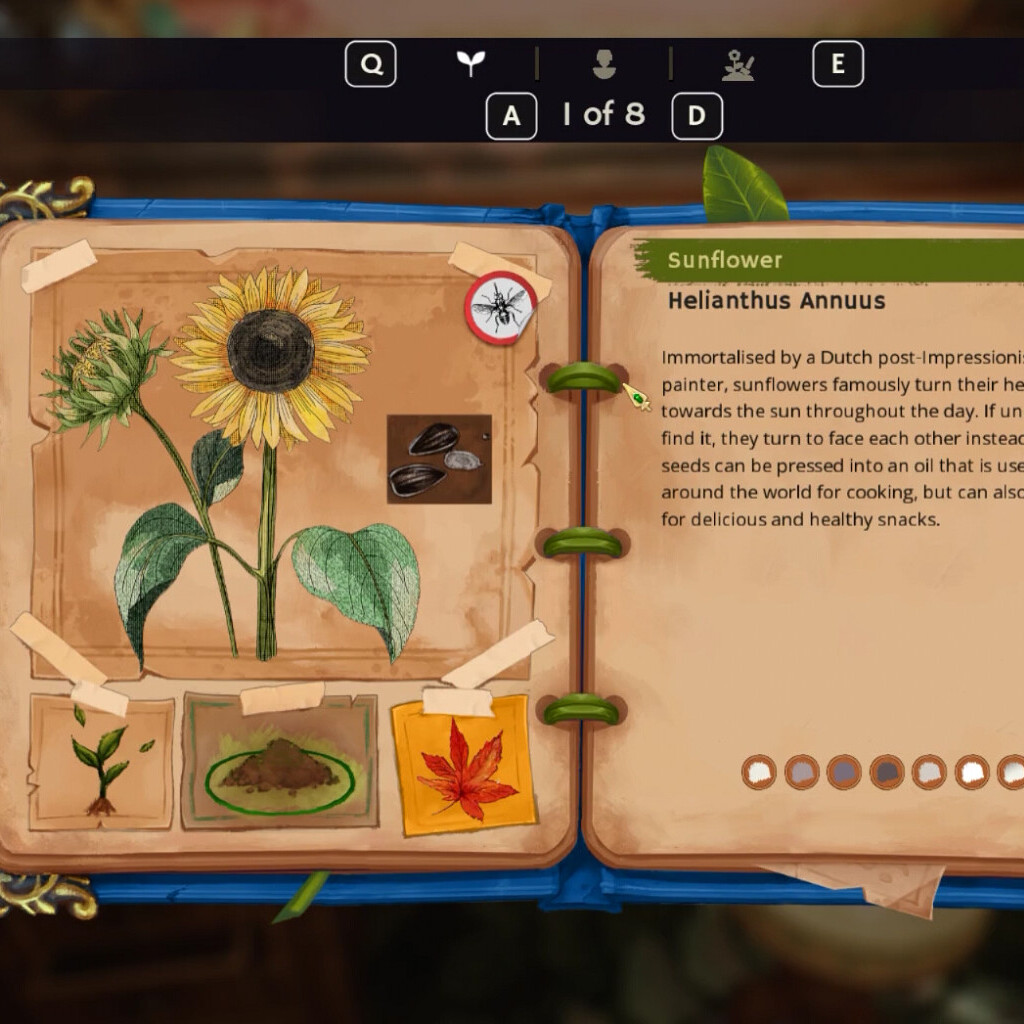Screen dimensions: 1024x1024
Task: Open the person silhouette tab
Action: point(604,65)
